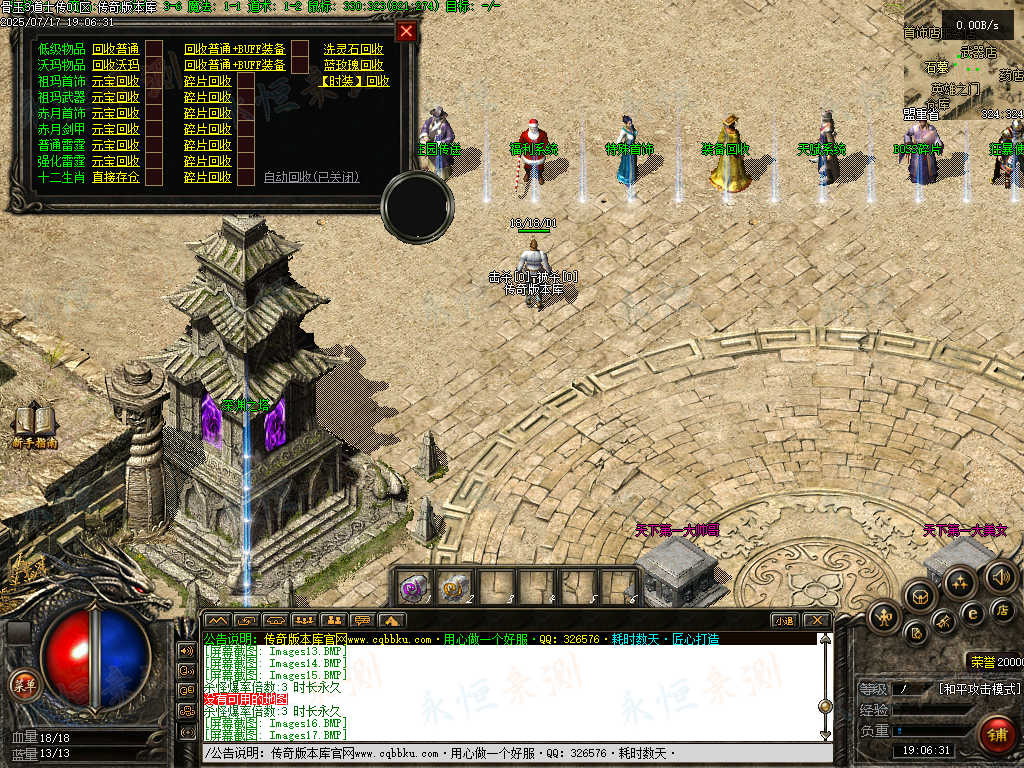Toggle sound with the speaker orb icon

tap(1000, 575)
